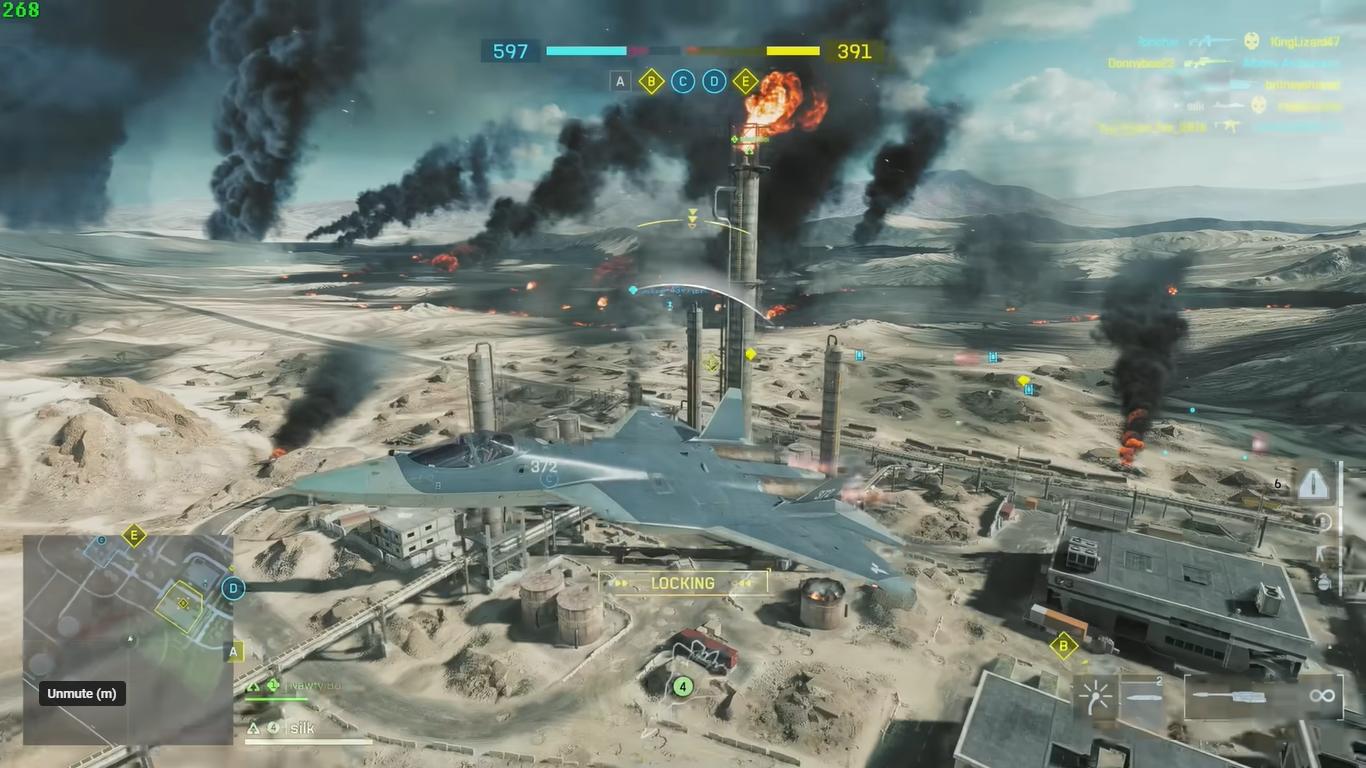Click the objective B marker near weapon icons
The width and height of the screenshot is (1366, 768).
[x=1063, y=646]
